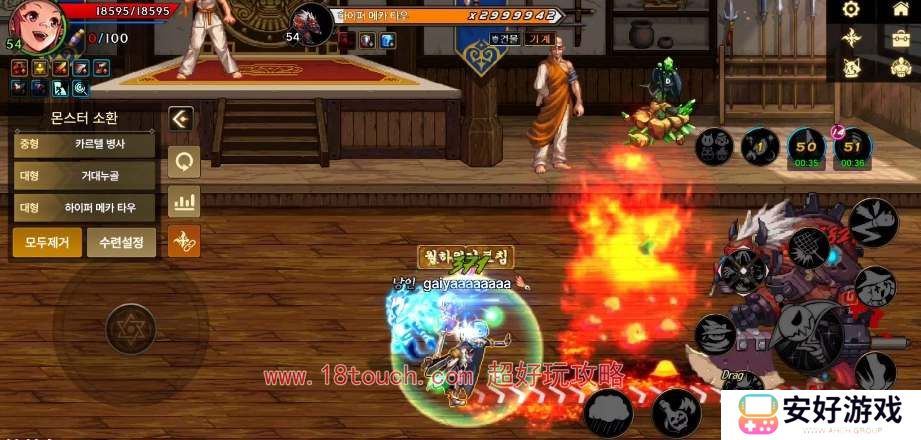Open the 수련설정 training settings

[x=121, y=242]
